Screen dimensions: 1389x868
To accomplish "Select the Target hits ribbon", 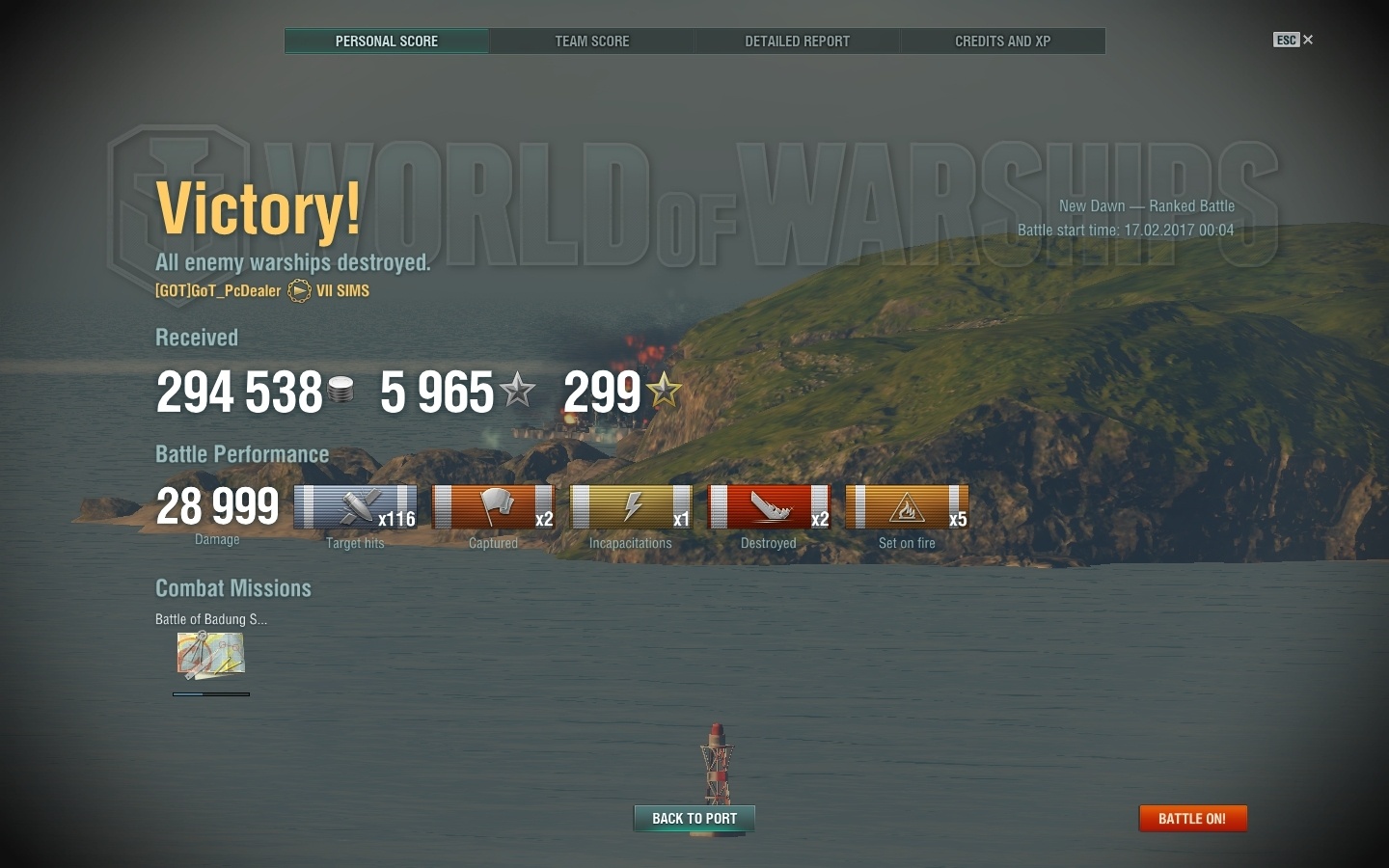I will [x=355, y=508].
